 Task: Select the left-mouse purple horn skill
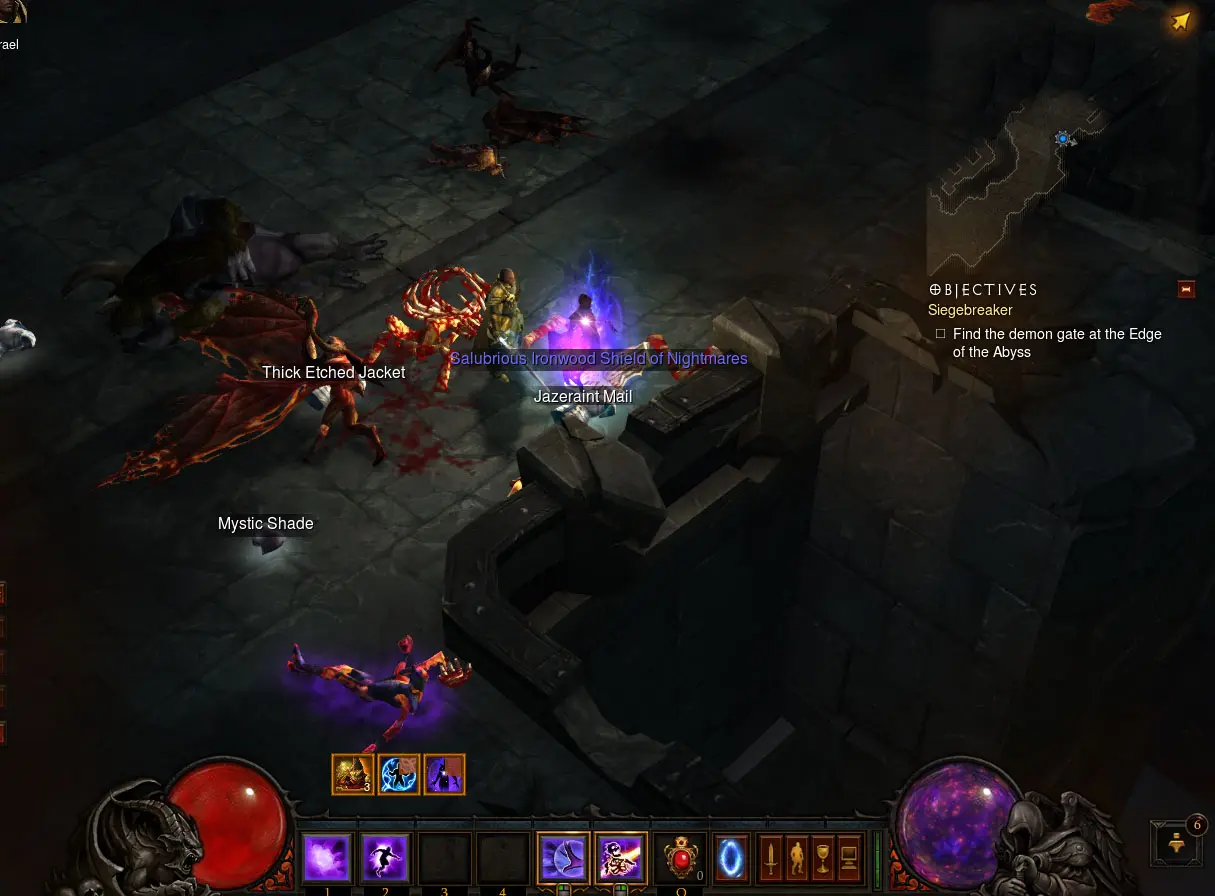click(x=563, y=858)
